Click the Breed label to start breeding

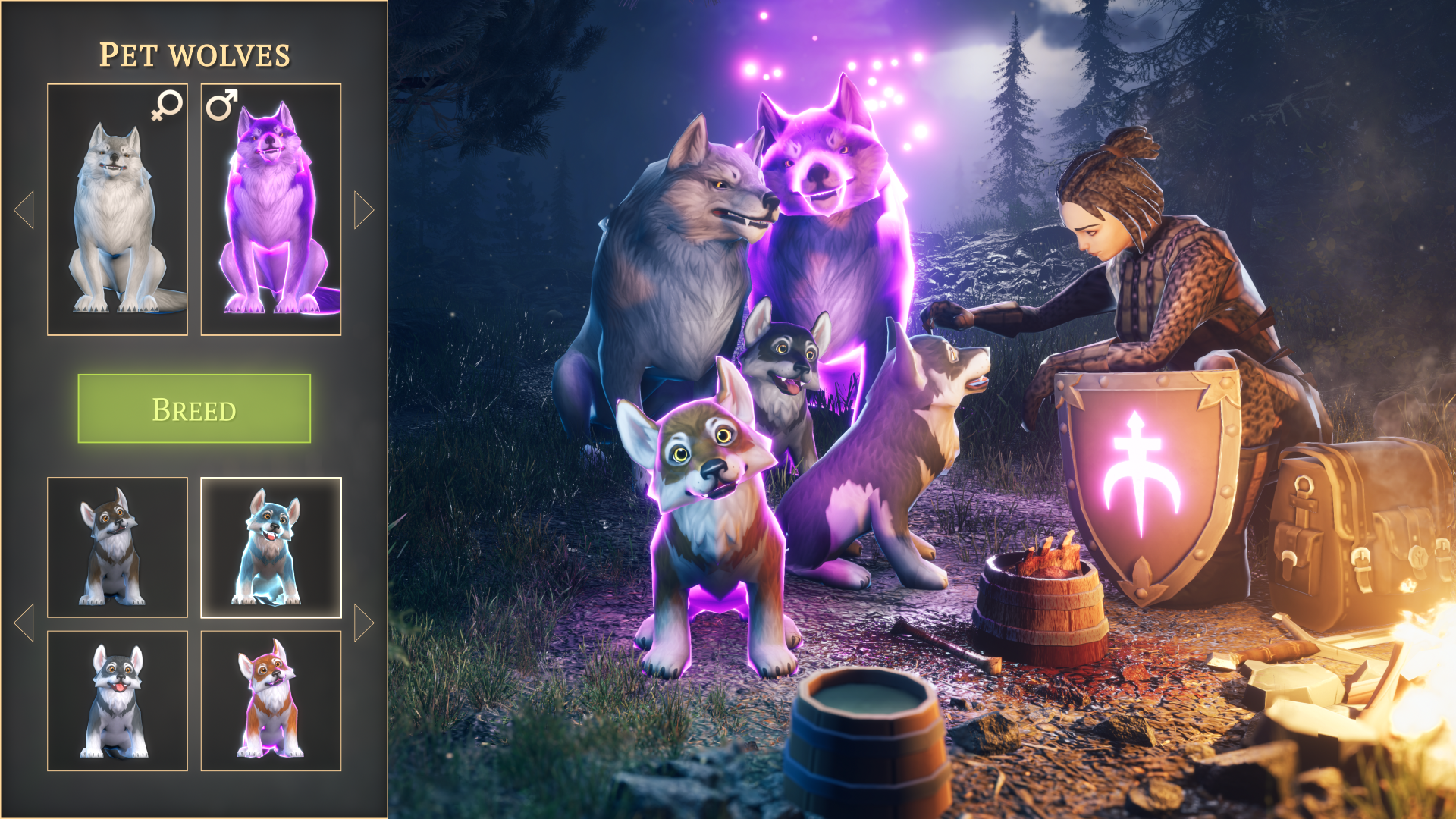pos(194,409)
